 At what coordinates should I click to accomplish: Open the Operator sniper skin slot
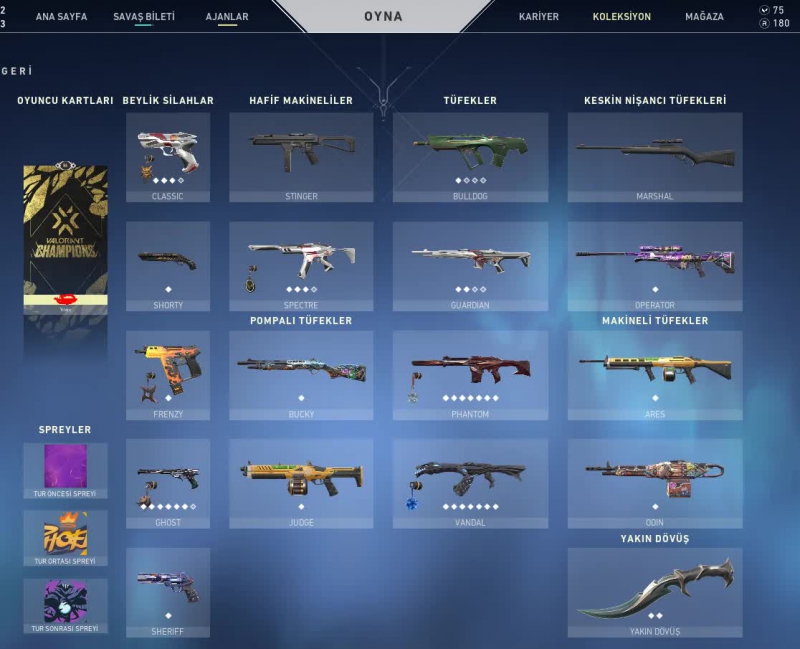(x=655, y=266)
